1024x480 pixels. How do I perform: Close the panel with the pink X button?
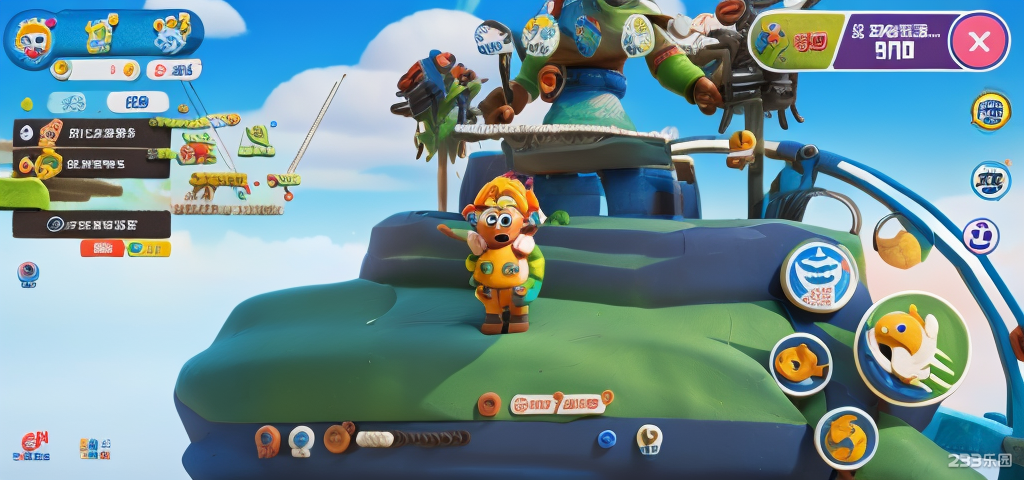tap(979, 41)
